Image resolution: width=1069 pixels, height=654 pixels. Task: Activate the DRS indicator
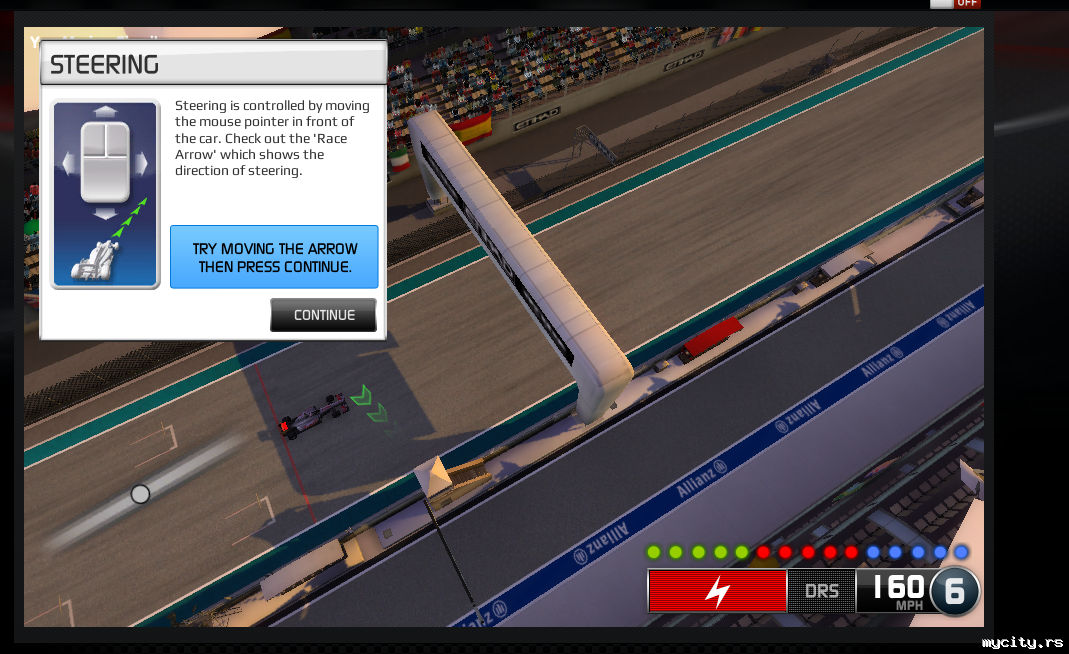point(821,591)
